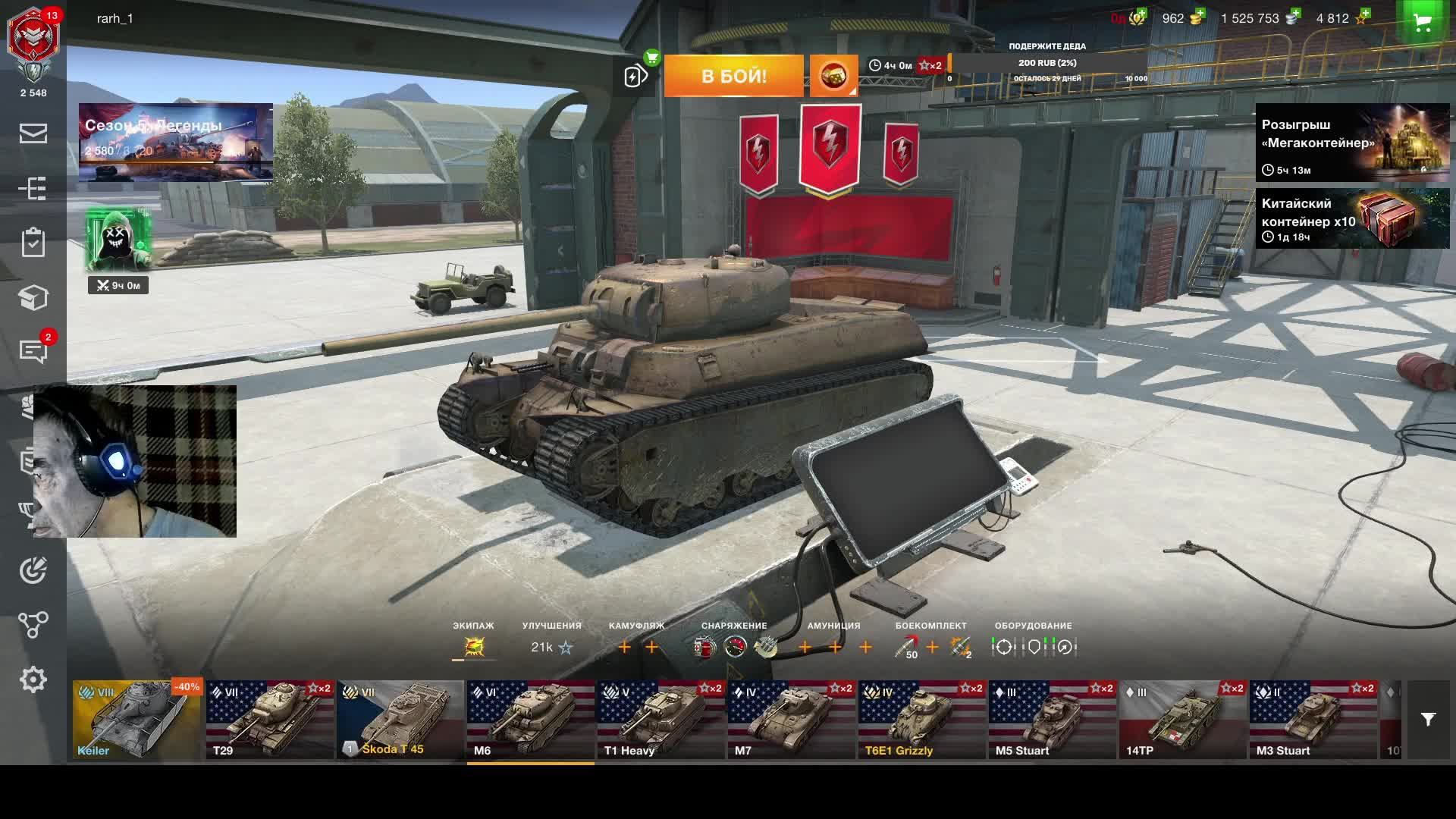Open the mail envelope icon
The height and width of the screenshot is (819, 1456).
(33, 133)
